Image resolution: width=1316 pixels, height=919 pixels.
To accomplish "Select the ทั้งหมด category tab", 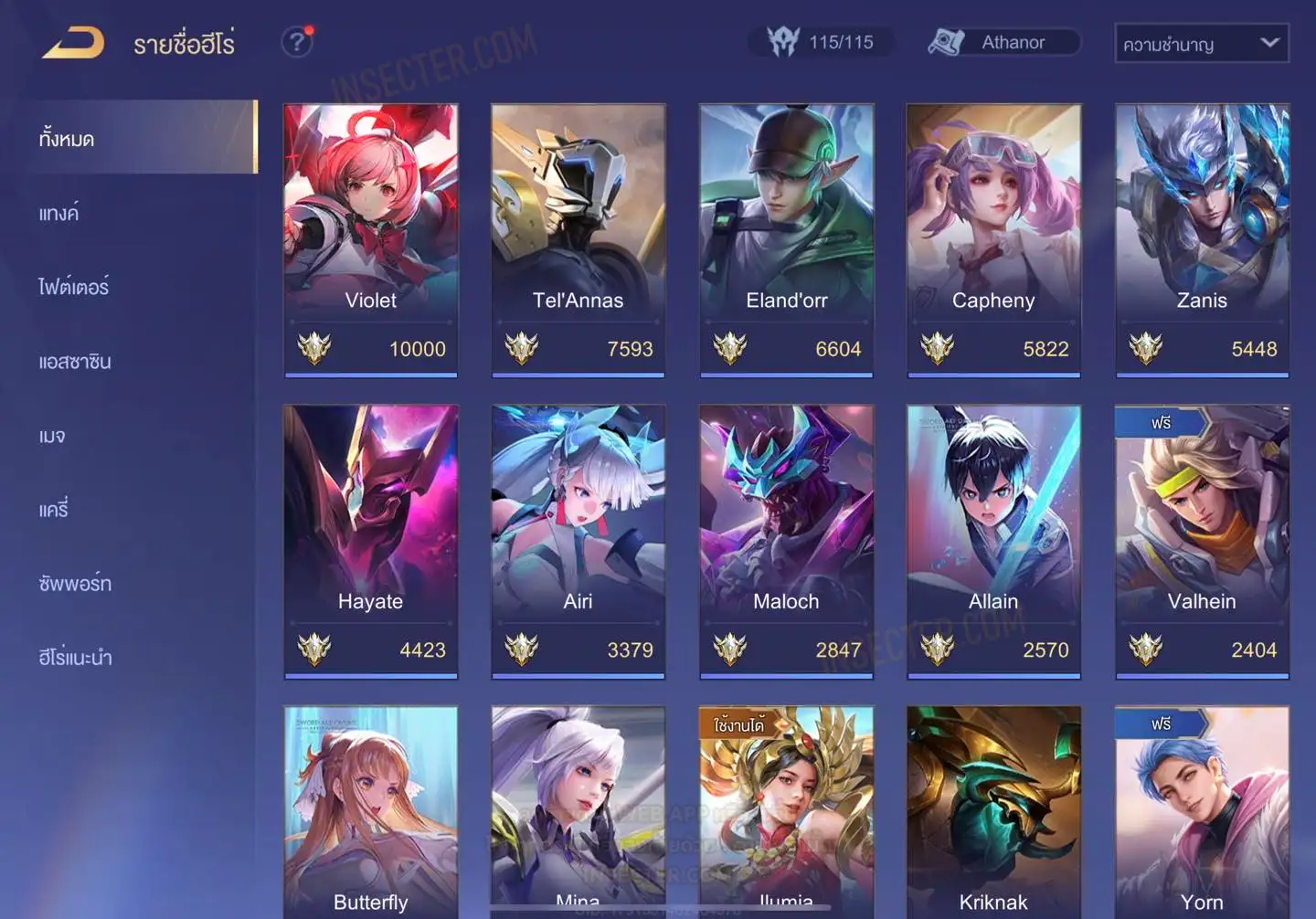I will pos(139,139).
